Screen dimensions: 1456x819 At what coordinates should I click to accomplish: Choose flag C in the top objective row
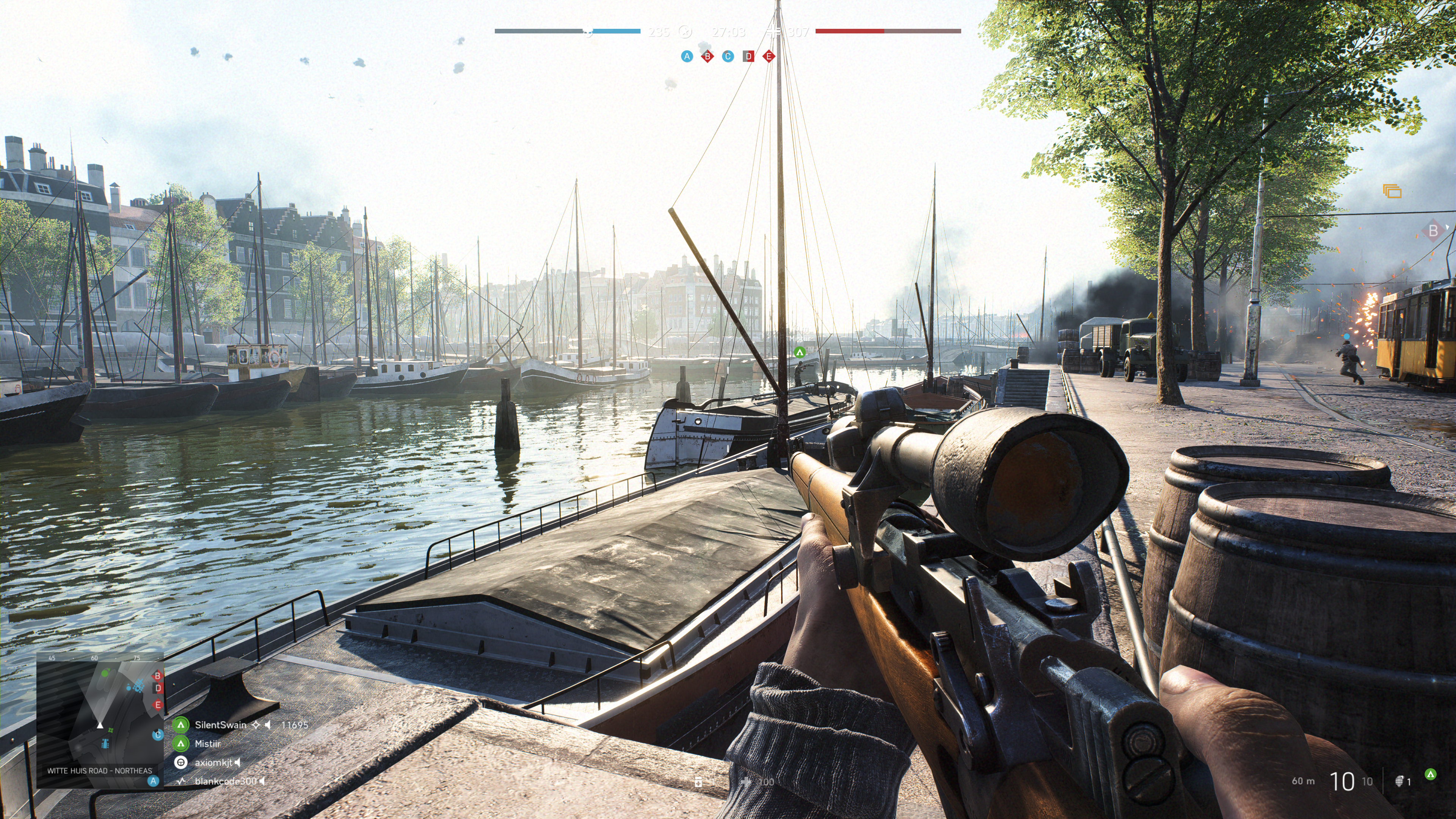(728, 56)
